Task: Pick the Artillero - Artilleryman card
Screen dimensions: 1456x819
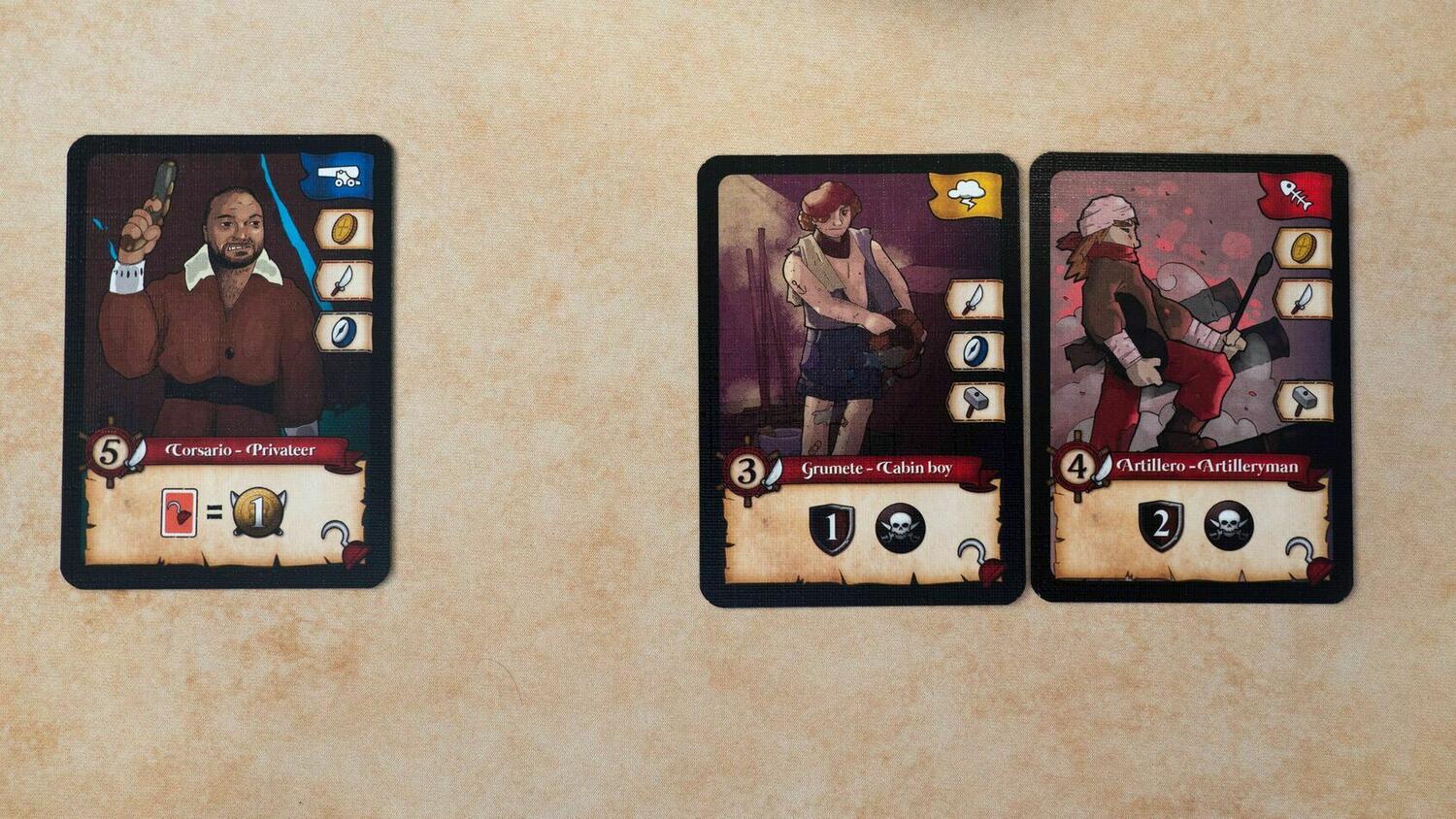Action: pos(1190,377)
